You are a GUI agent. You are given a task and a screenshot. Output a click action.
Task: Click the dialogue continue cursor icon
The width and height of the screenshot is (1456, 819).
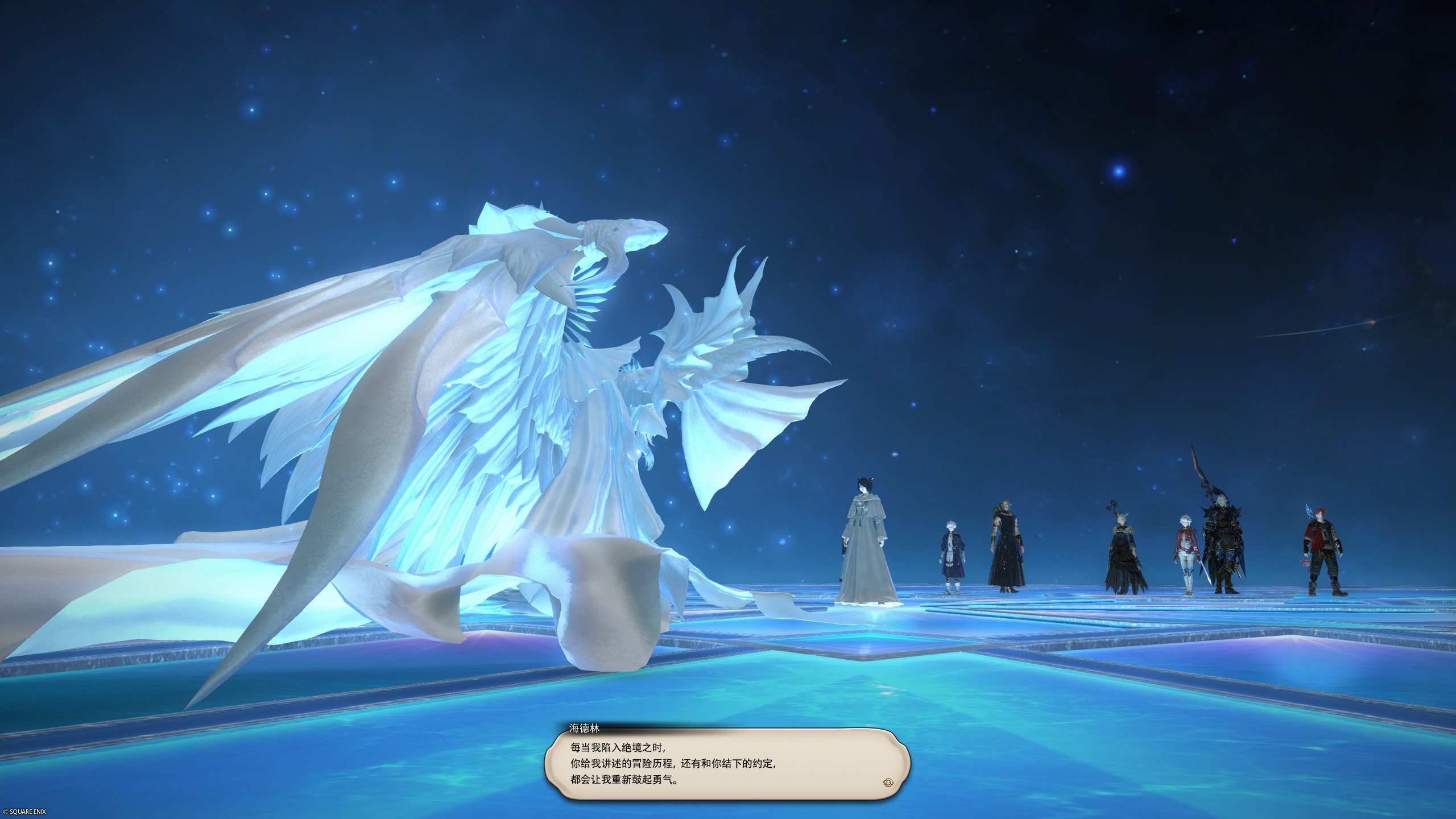(x=888, y=783)
